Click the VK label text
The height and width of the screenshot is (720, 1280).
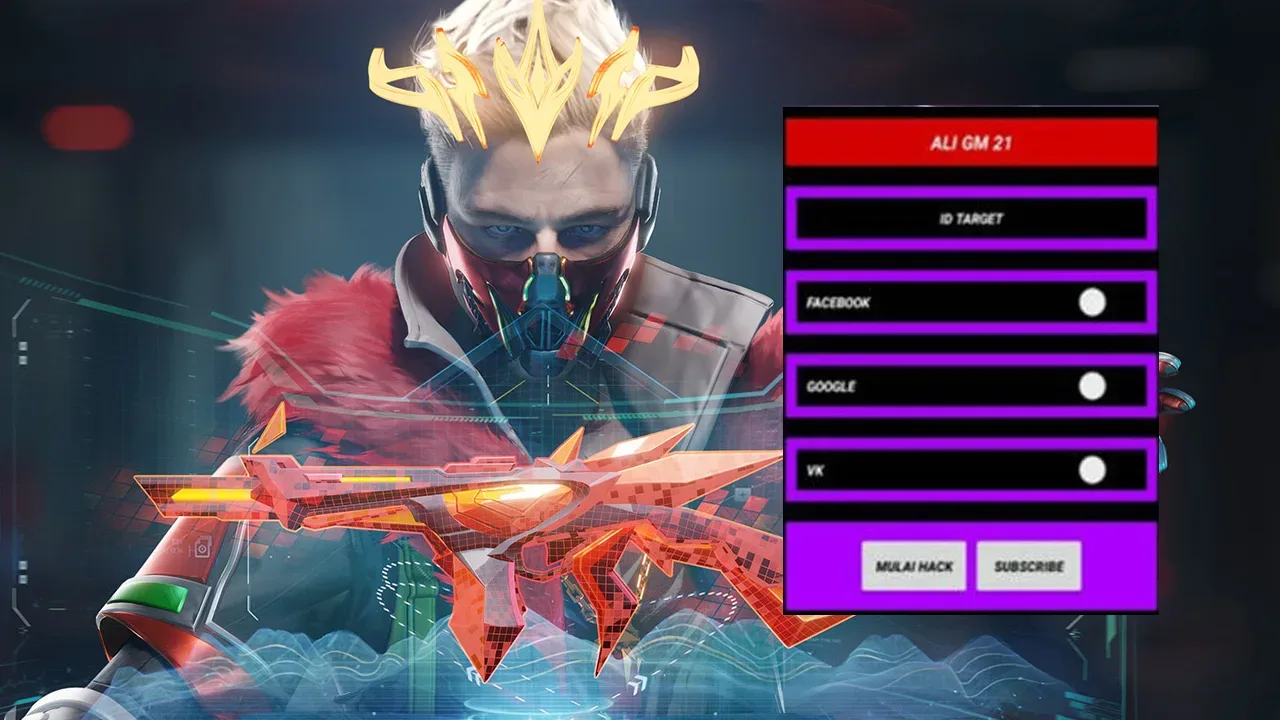(x=813, y=468)
